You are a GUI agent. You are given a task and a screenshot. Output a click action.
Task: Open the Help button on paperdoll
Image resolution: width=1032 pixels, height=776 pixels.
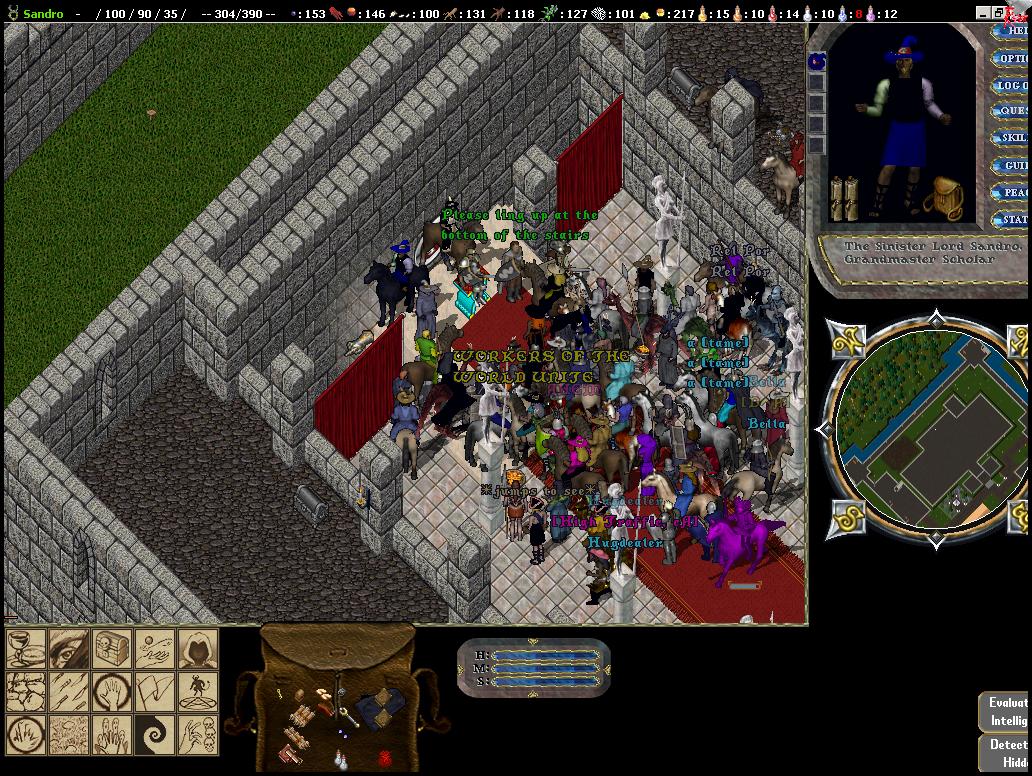tap(1014, 31)
